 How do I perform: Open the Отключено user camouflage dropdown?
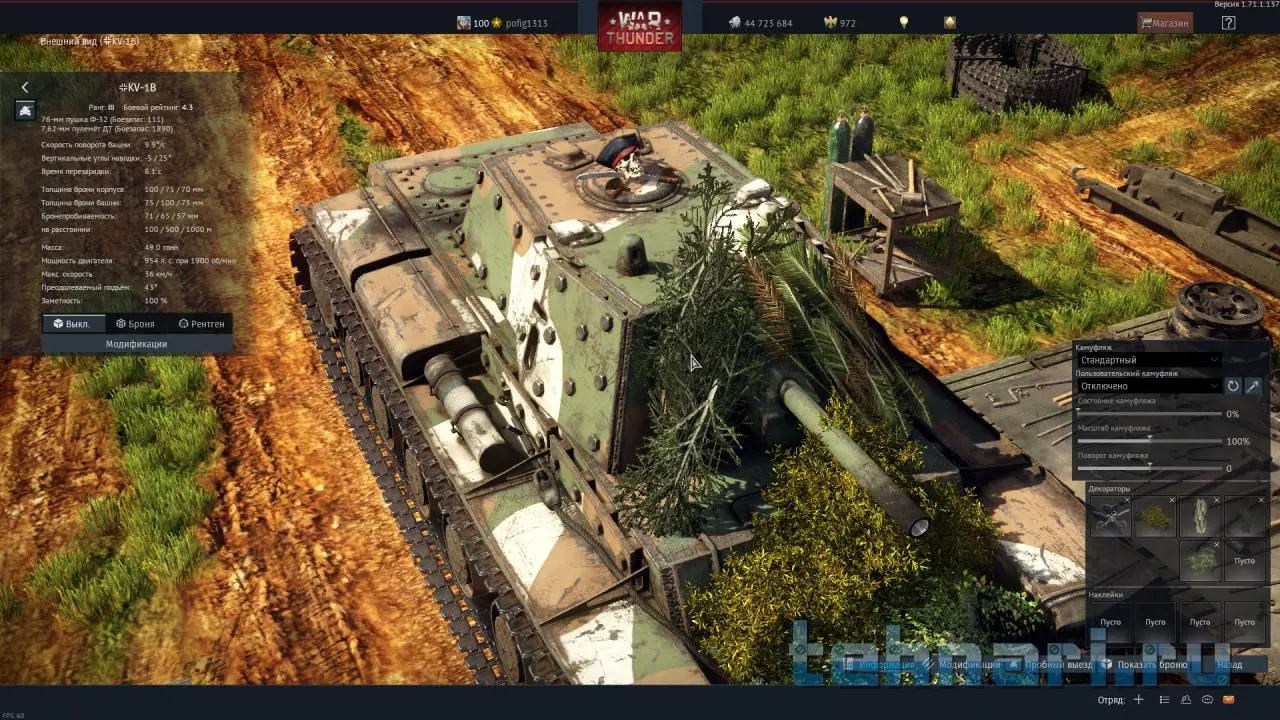tap(1148, 386)
